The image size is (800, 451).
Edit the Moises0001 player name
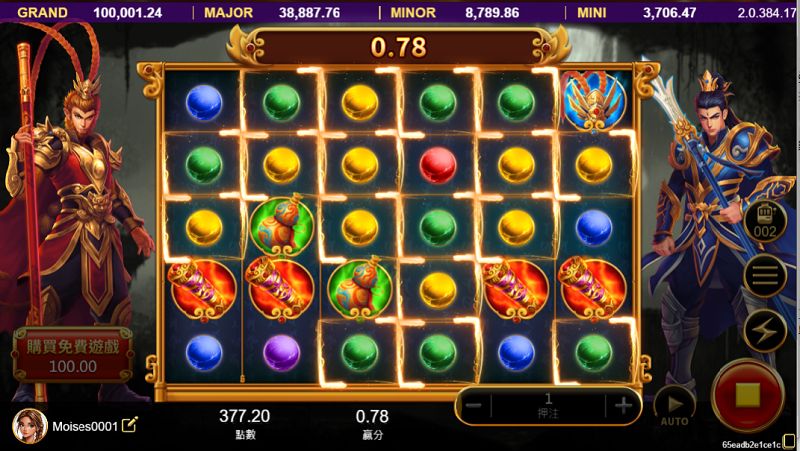coord(130,426)
